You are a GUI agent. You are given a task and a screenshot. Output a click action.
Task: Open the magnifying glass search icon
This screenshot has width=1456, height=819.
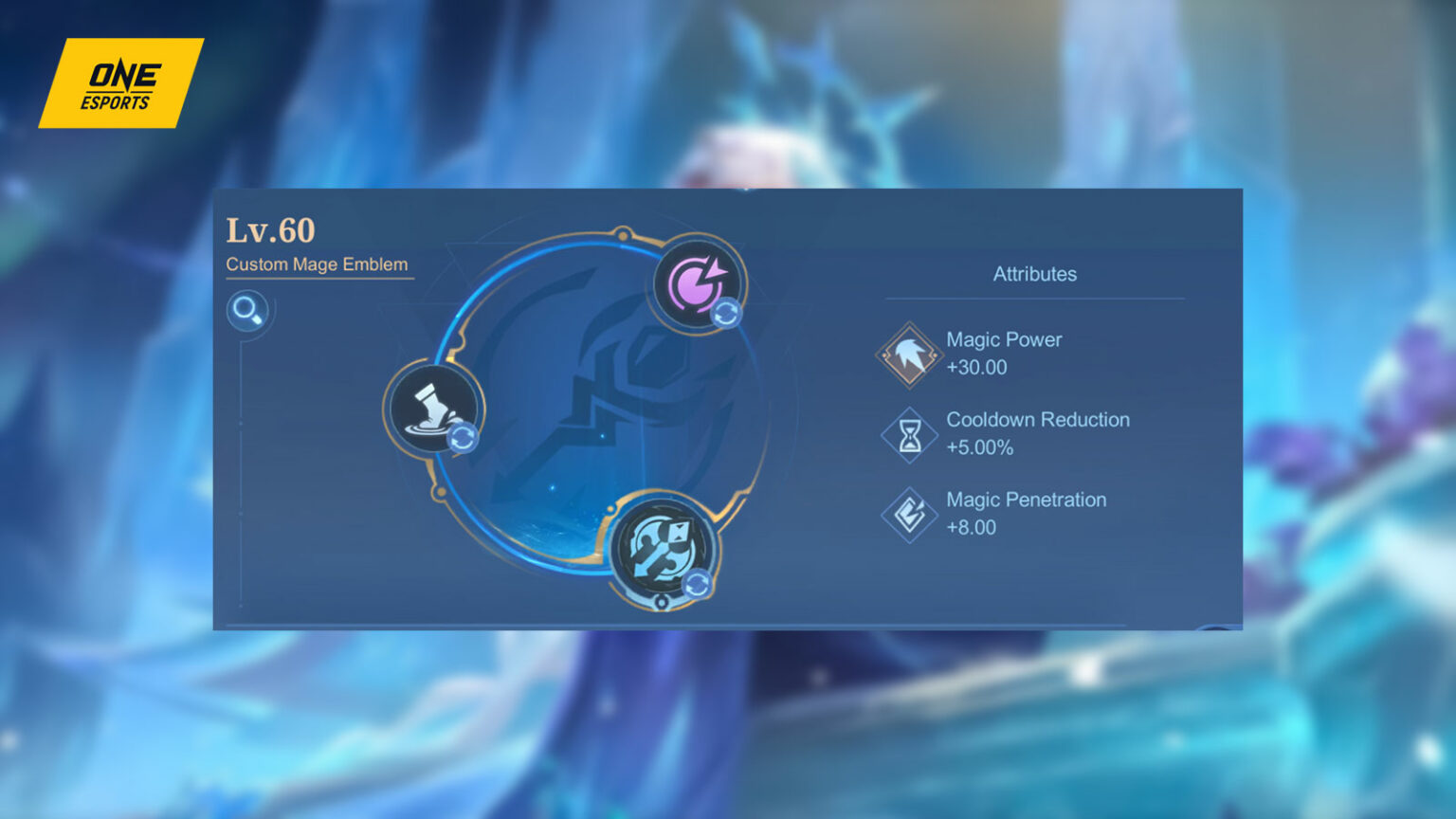pos(247,310)
